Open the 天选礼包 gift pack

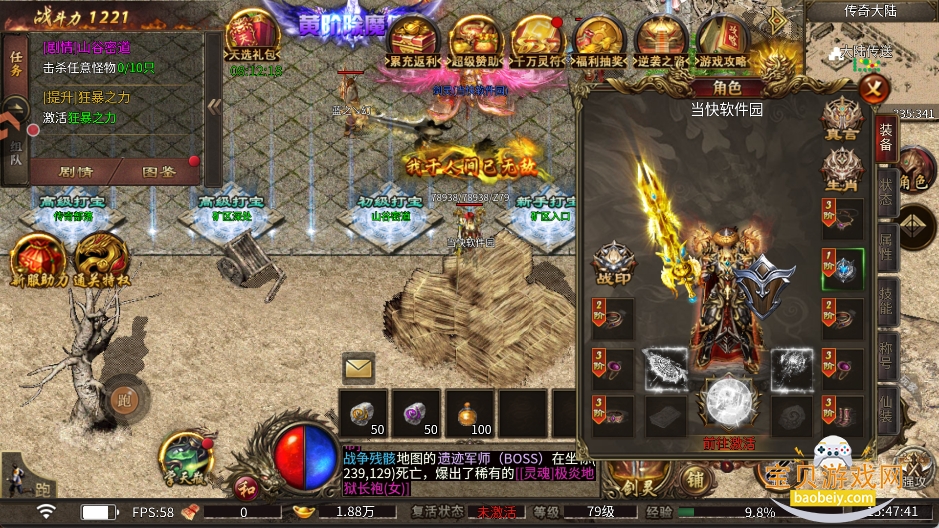[255, 38]
